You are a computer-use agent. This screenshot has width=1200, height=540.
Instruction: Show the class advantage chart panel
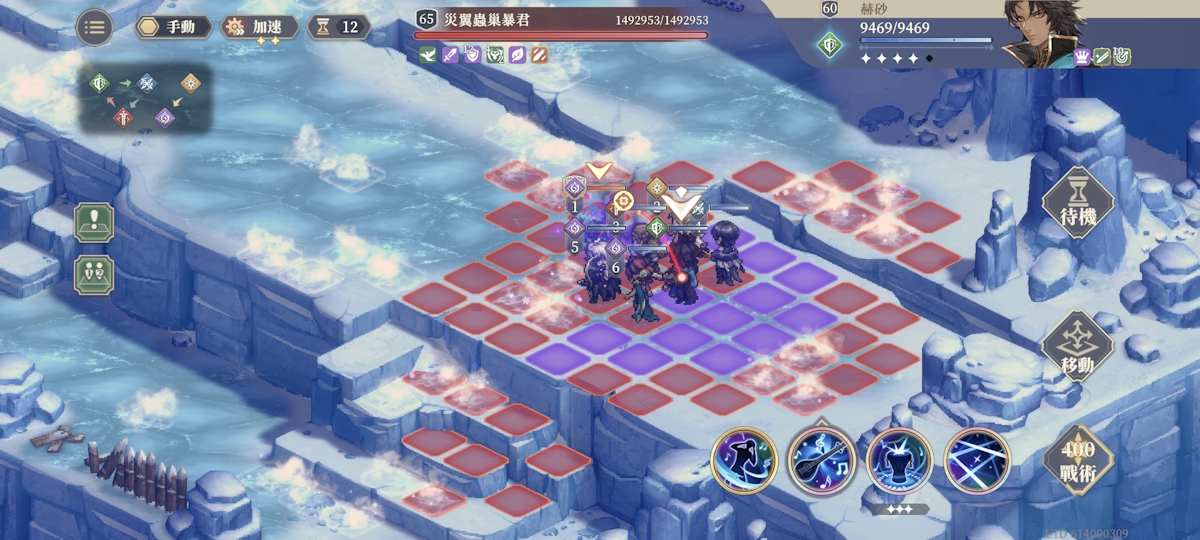point(145,99)
